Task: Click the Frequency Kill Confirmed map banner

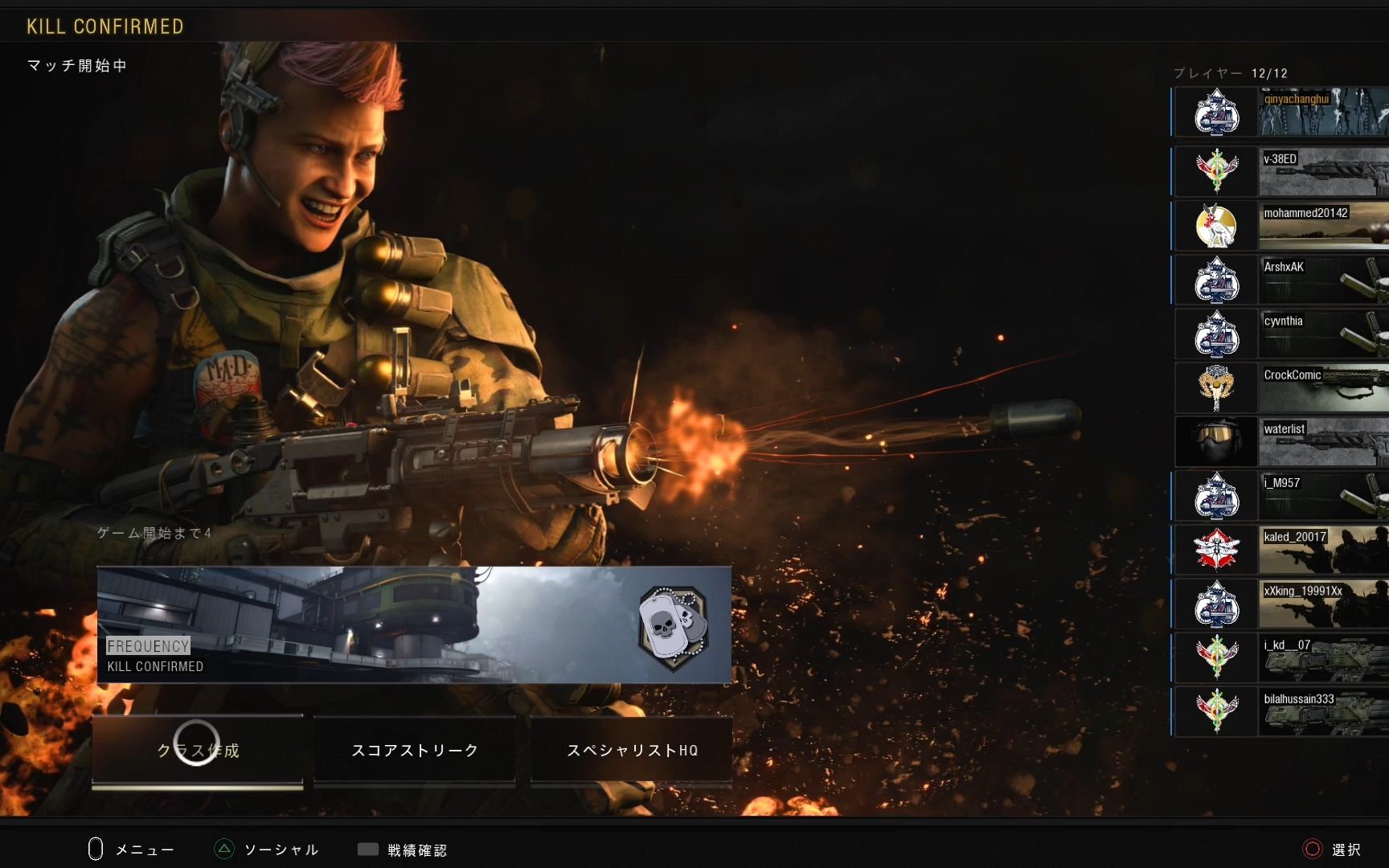Action: tap(414, 624)
